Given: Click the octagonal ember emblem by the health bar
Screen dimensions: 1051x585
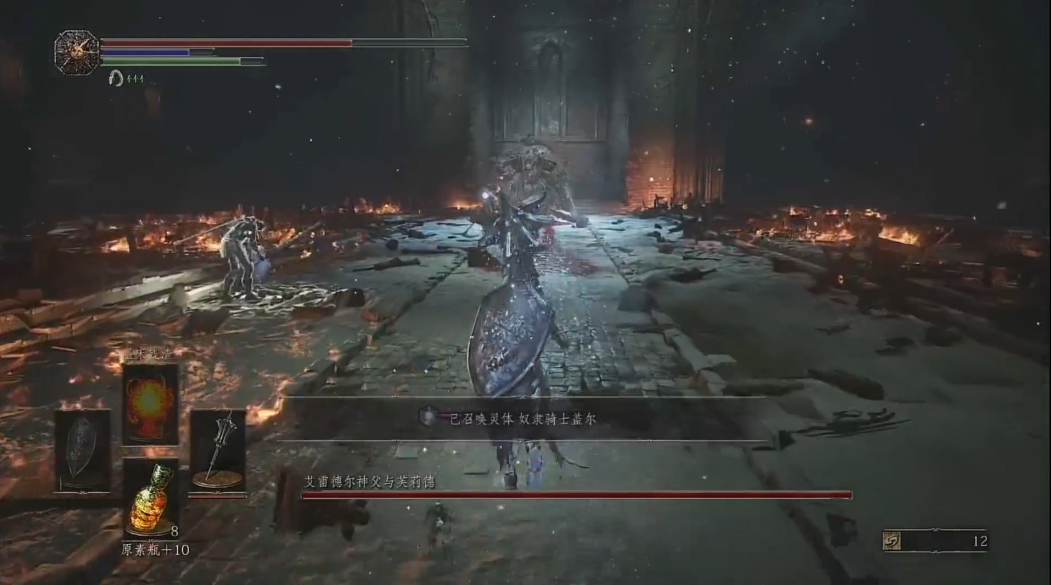Looking at the screenshot, I should [x=76, y=51].
